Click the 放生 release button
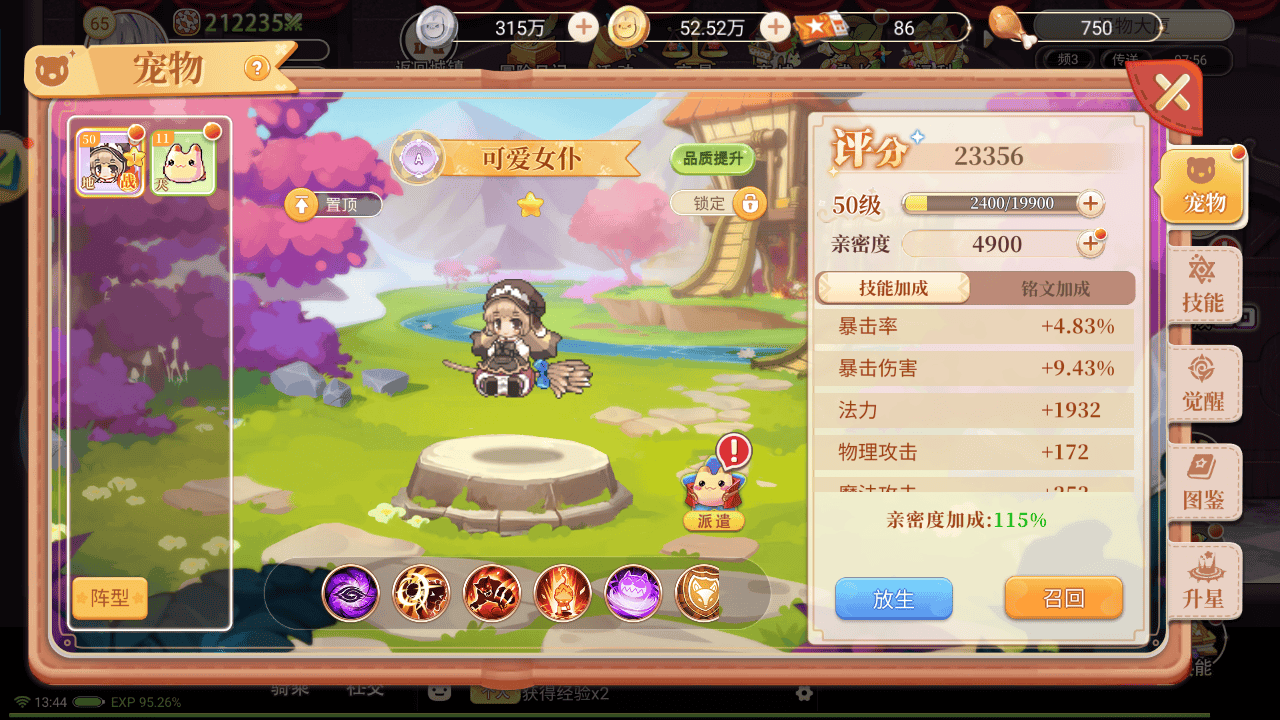 [x=893, y=598]
